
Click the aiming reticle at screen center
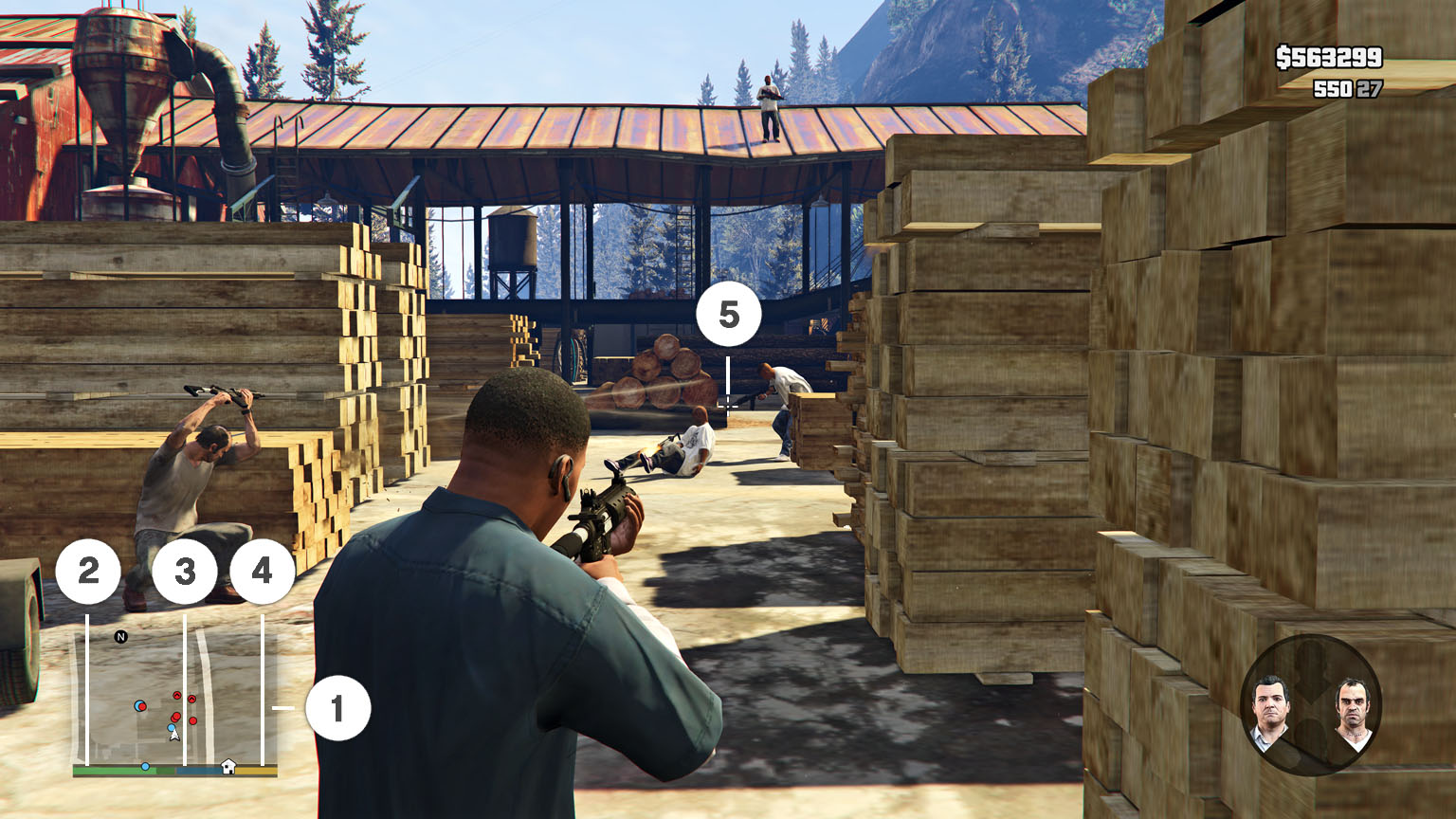(x=726, y=404)
